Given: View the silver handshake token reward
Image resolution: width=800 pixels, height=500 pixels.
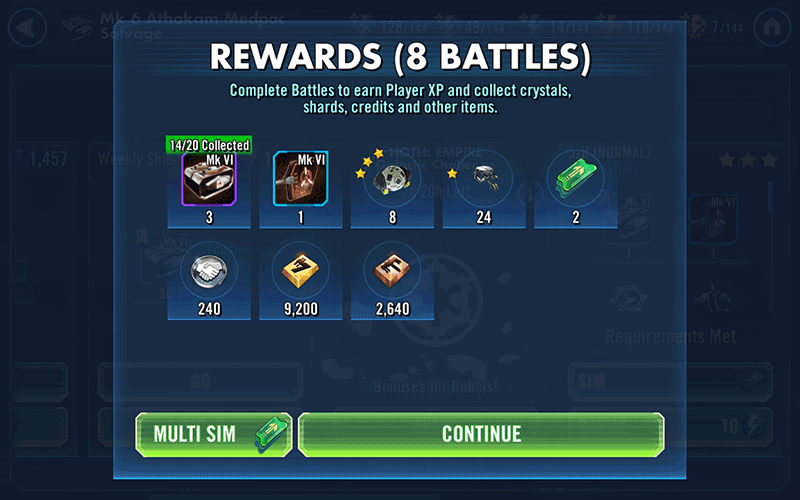Looking at the screenshot, I should coord(209,270).
